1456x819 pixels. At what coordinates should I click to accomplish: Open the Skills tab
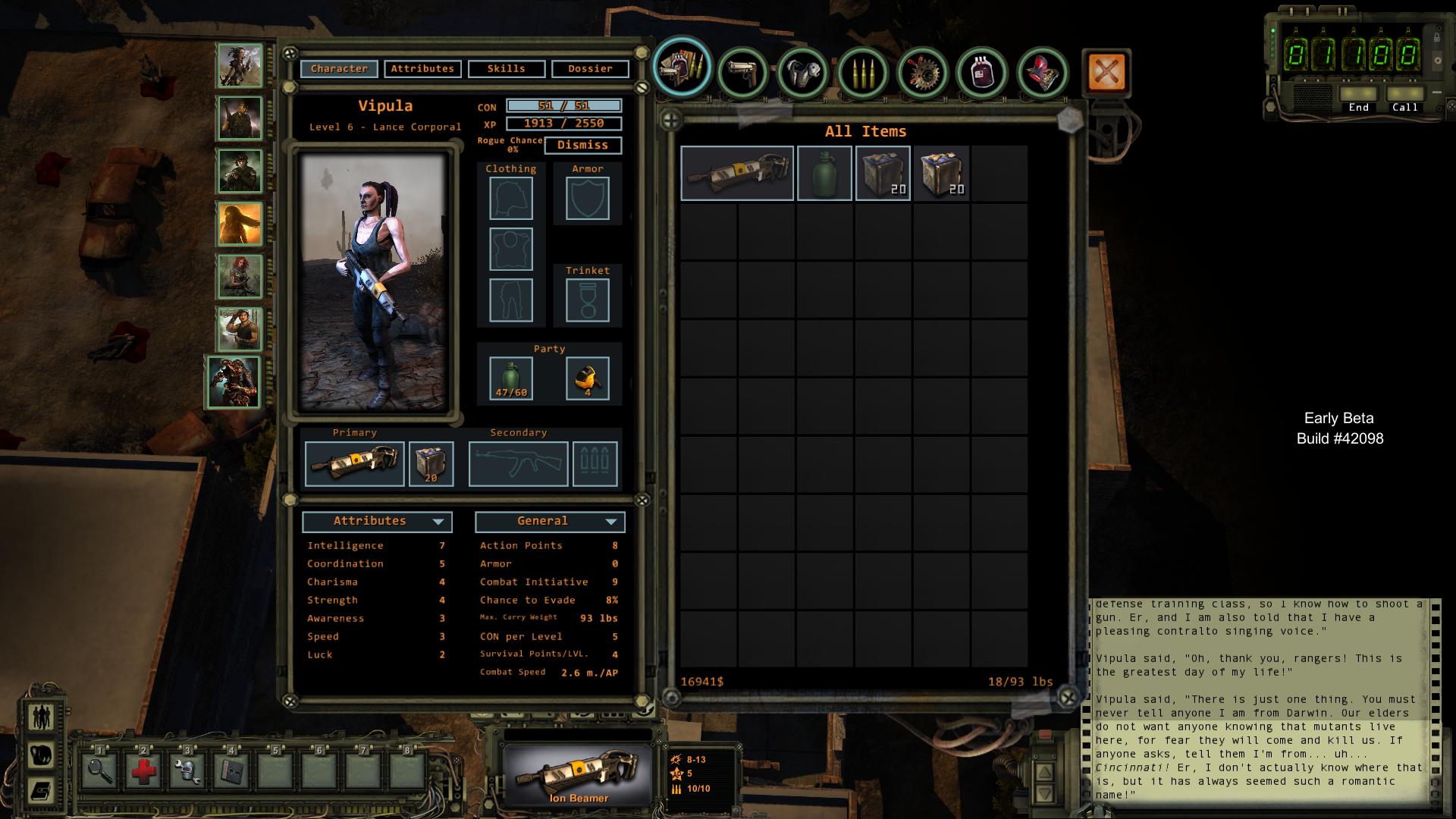tap(506, 69)
